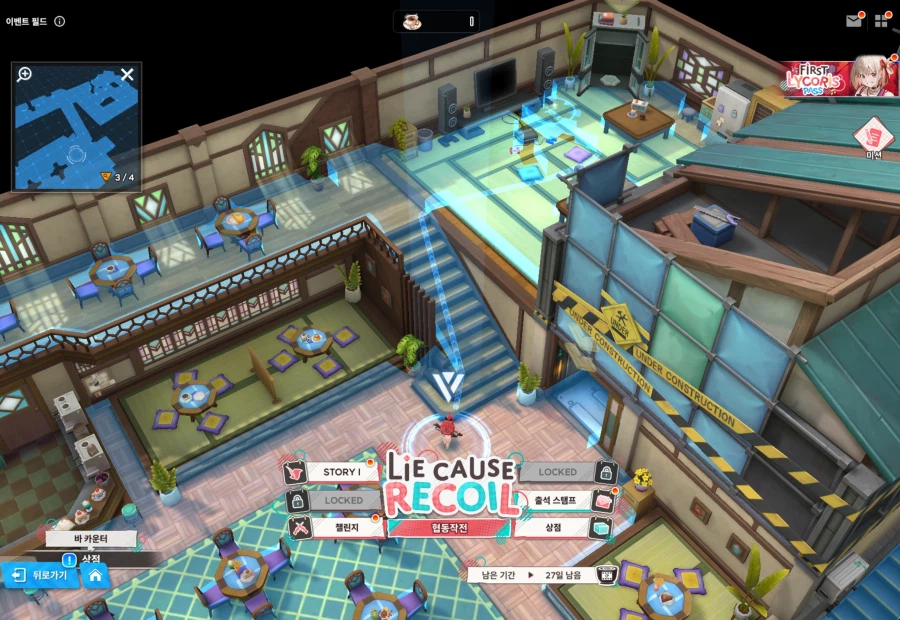The image size is (900, 620).
Task: Open the four-square grid menu icon
Action: (x=882, y=20)
